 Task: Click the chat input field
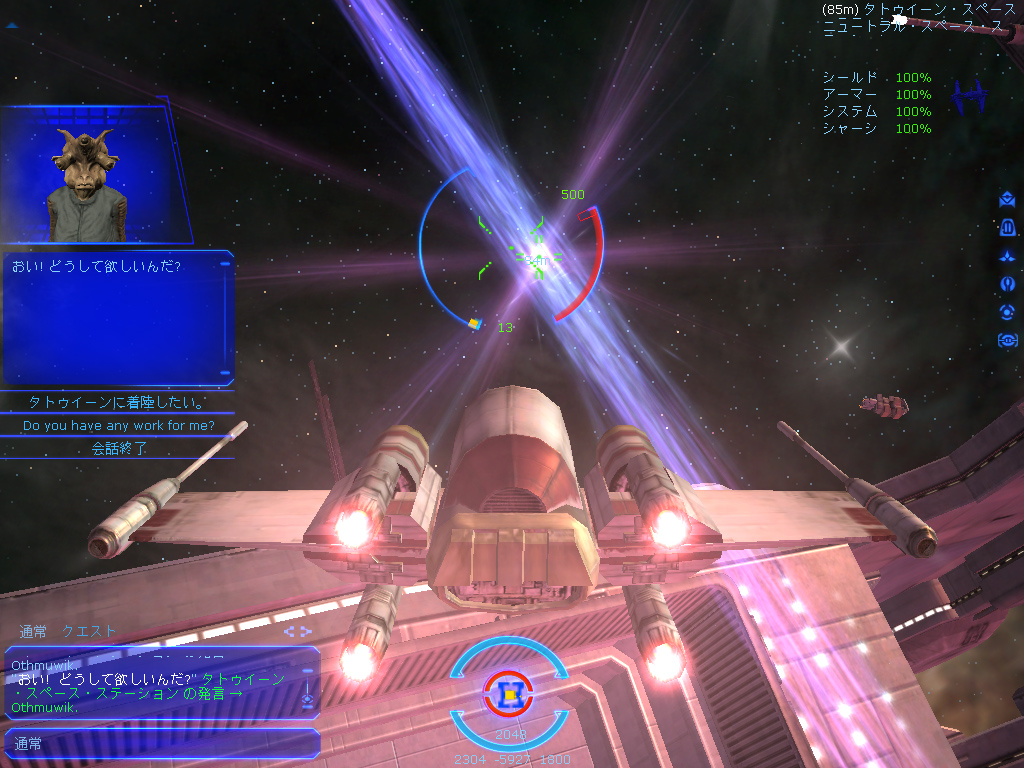[160, 744]
